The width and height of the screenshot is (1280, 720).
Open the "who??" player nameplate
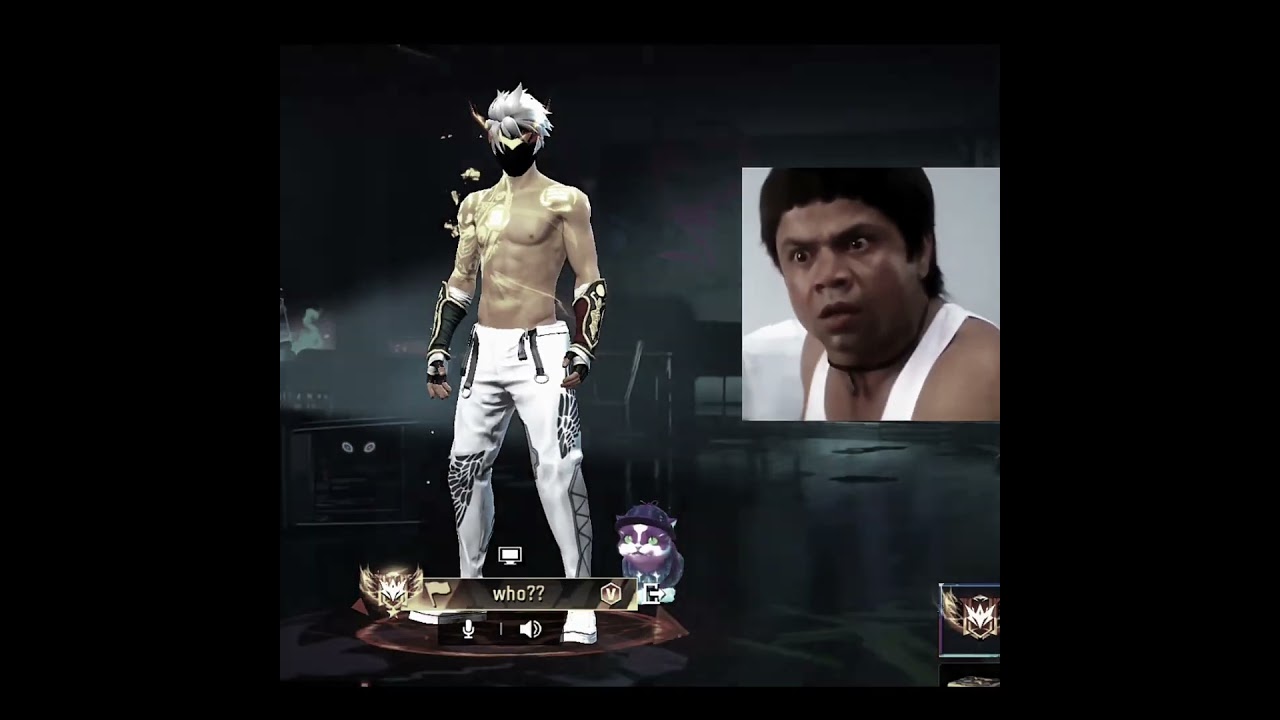point(518,594)
